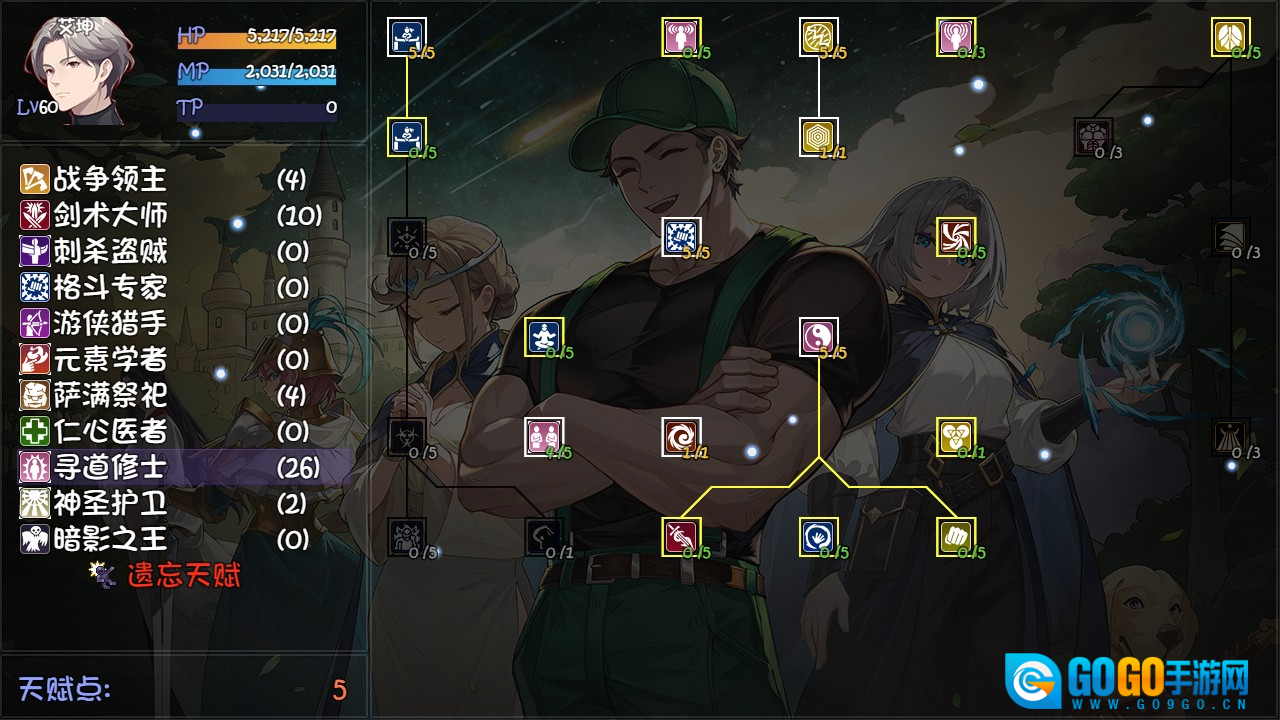Select 游侠猎手 from the class list
Image resolution: width=1280 pixels, height=720 pixels.
tap(110, 324)
